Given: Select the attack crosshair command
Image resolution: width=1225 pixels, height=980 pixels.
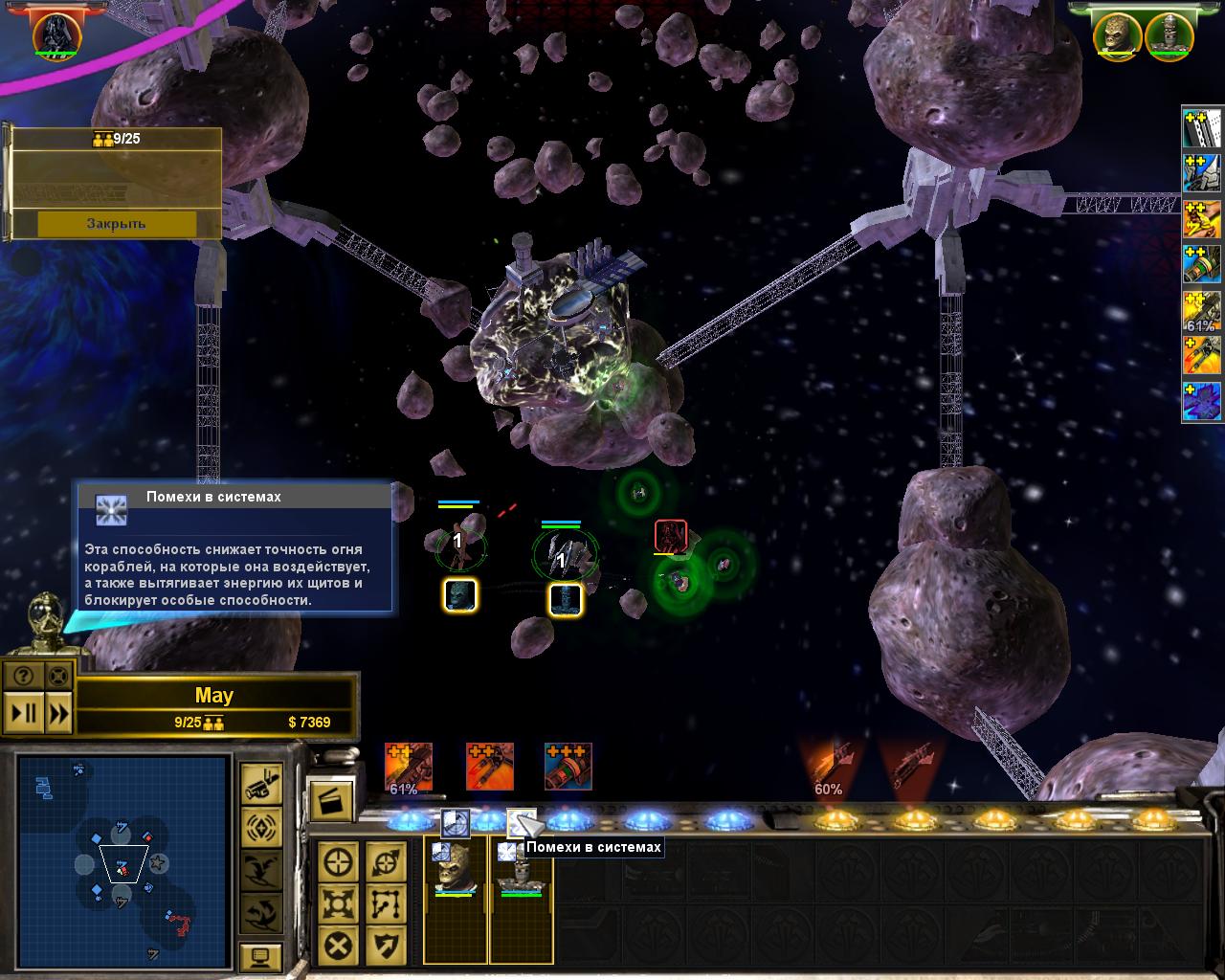Looking at the screenshot, I should [338, 862].
